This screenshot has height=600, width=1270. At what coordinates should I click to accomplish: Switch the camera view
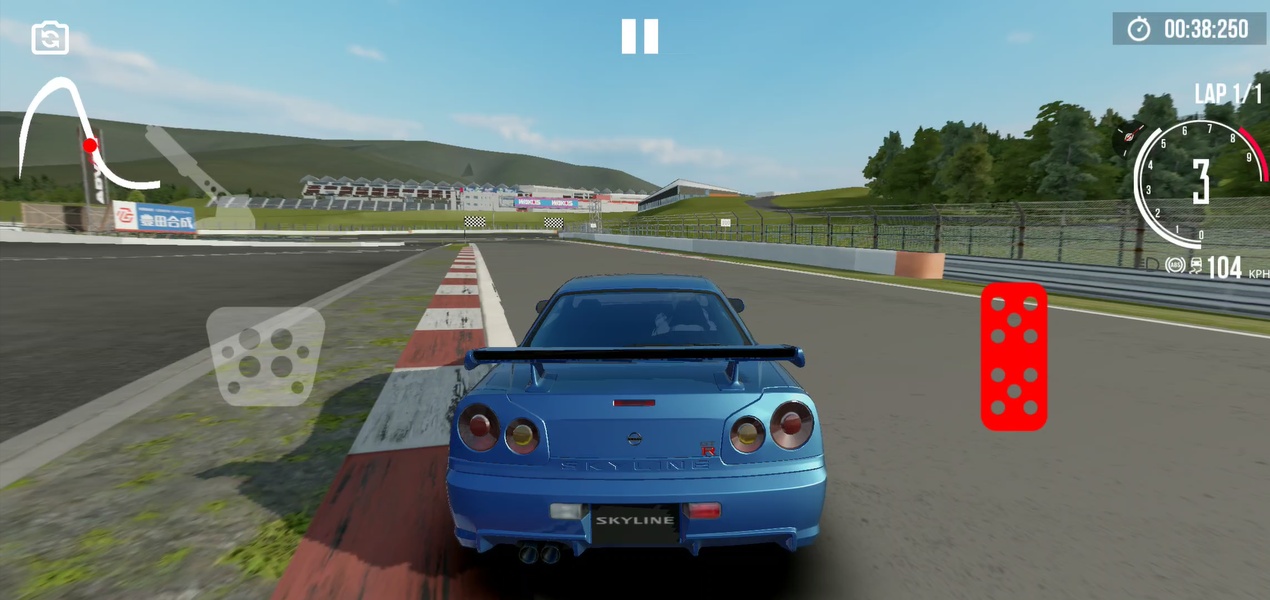pyautogui.click(x=50, y=38)
